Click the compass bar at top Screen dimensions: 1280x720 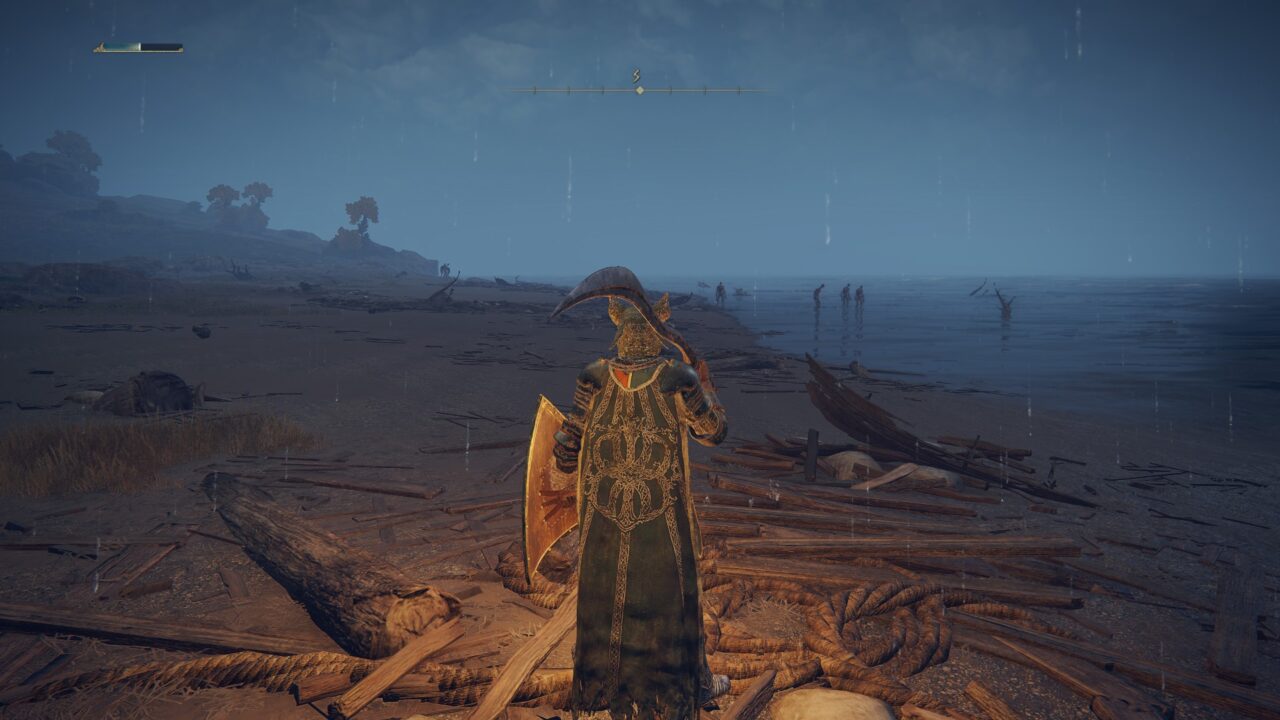point(639,90)
